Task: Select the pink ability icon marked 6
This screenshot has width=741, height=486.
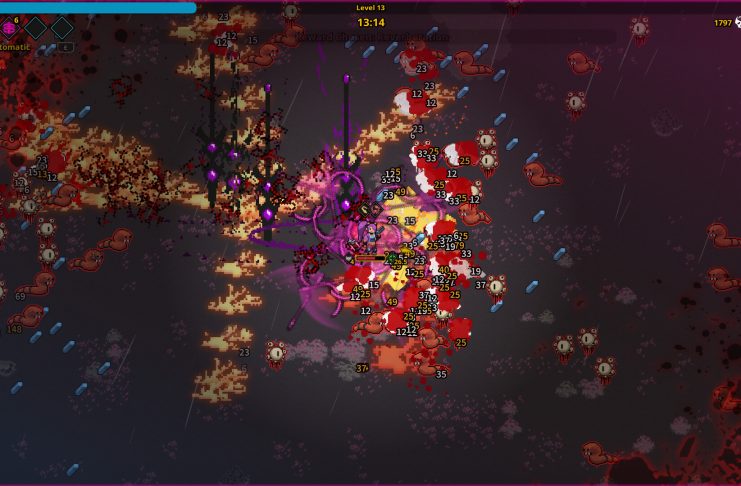Action: pos(9,27)
